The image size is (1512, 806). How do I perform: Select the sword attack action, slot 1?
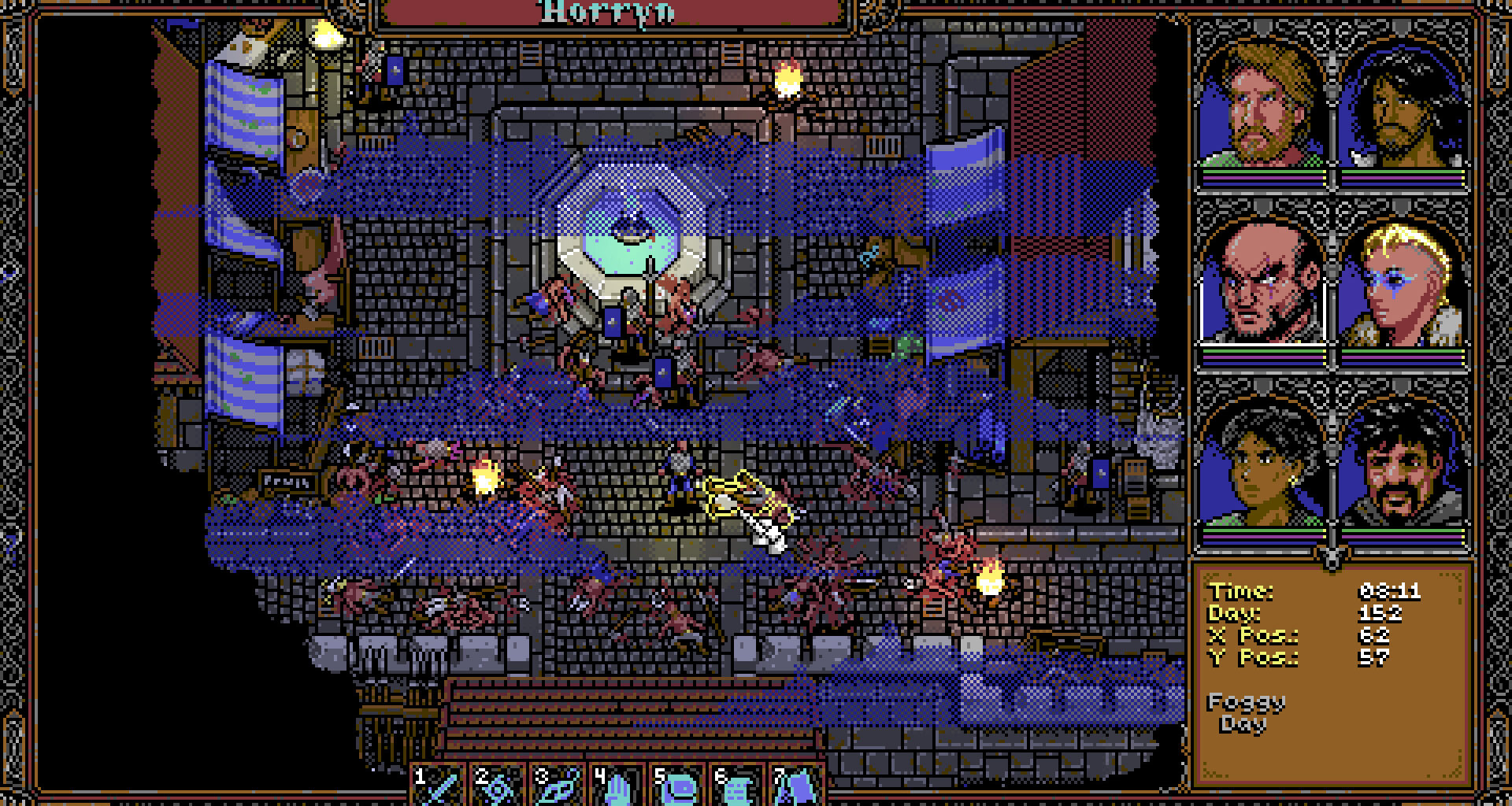coord(439,786)
